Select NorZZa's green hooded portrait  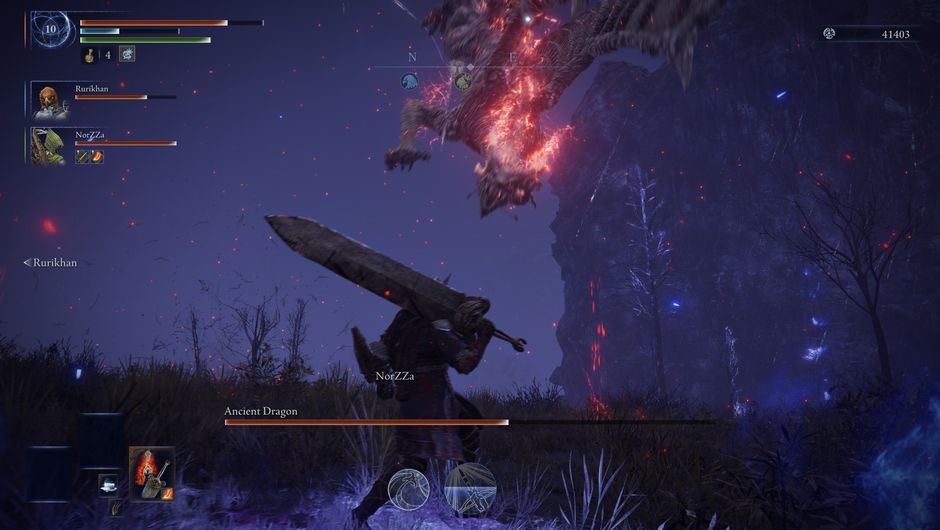(46, 145)
